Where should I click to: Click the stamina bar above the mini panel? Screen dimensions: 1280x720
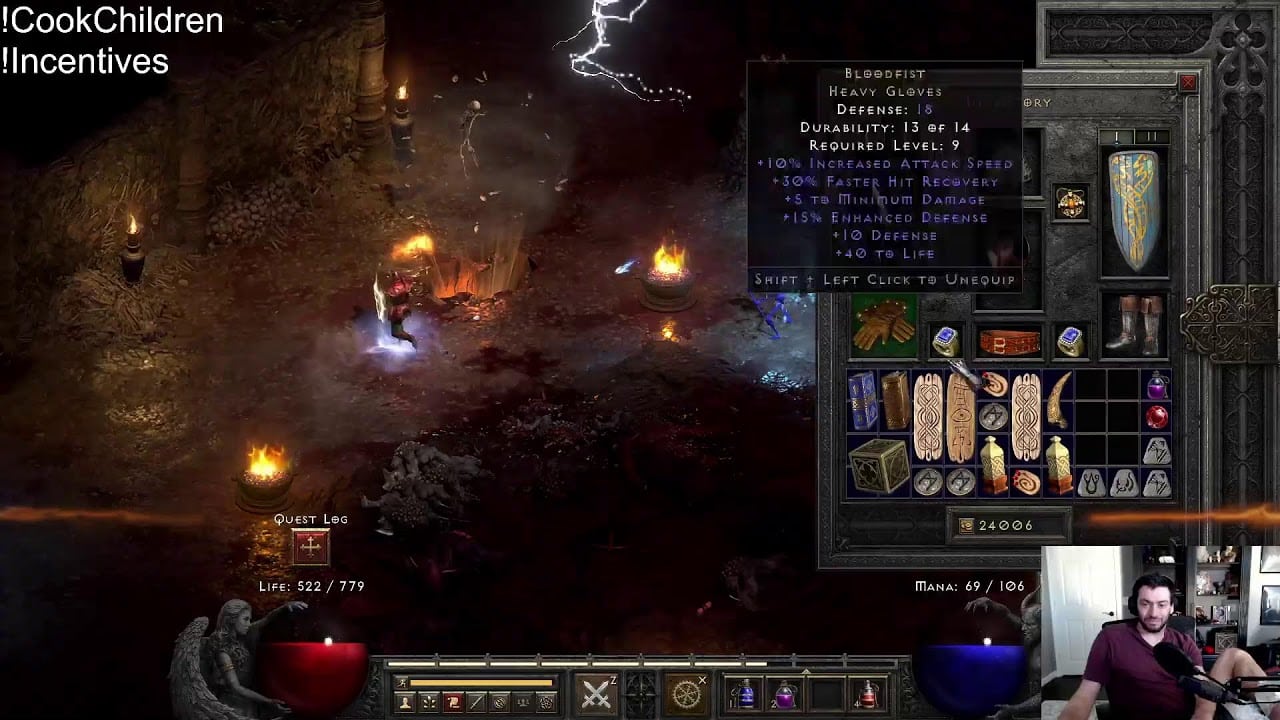pos(480,681)
